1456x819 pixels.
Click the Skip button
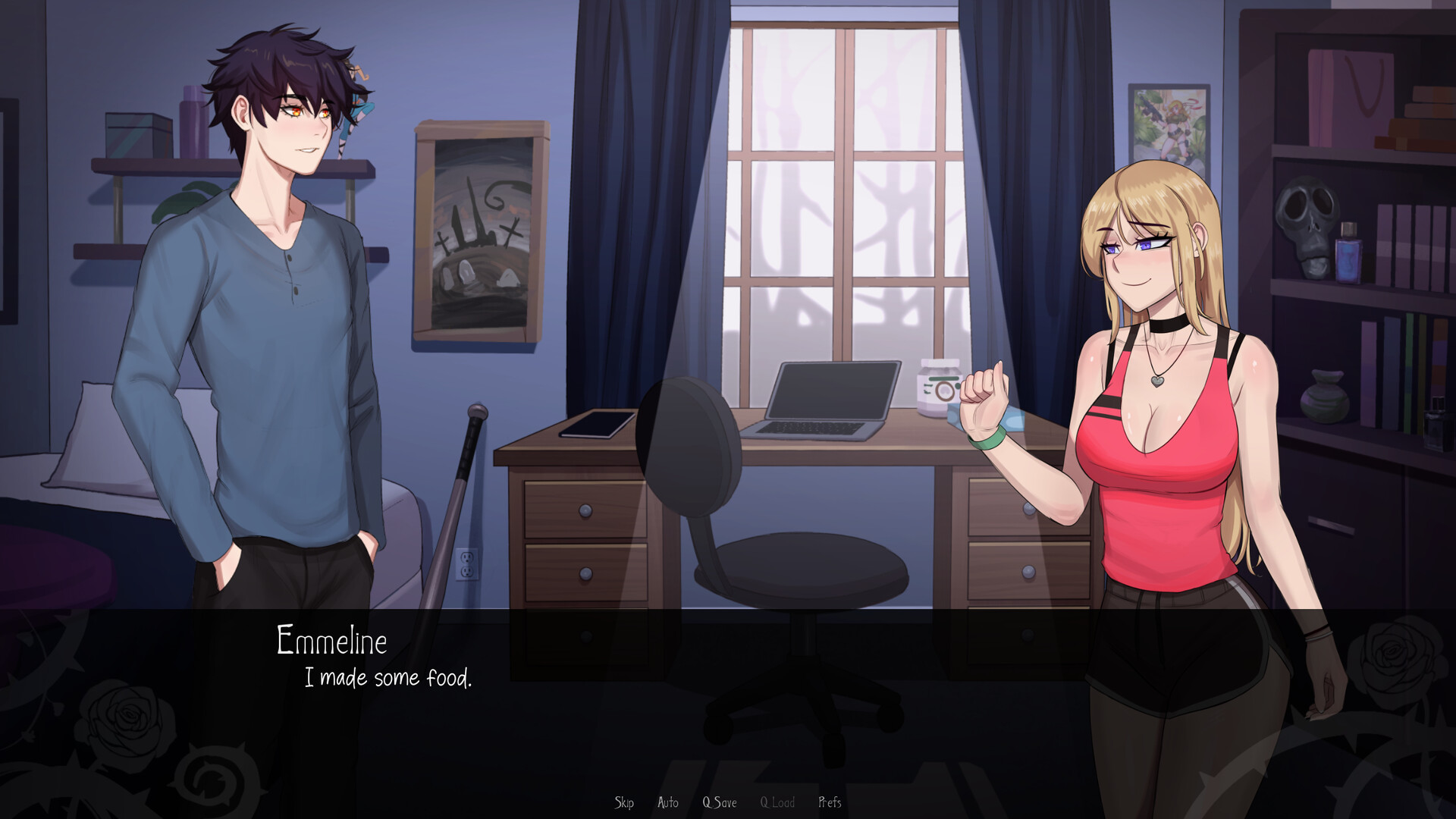pos(624,802)
